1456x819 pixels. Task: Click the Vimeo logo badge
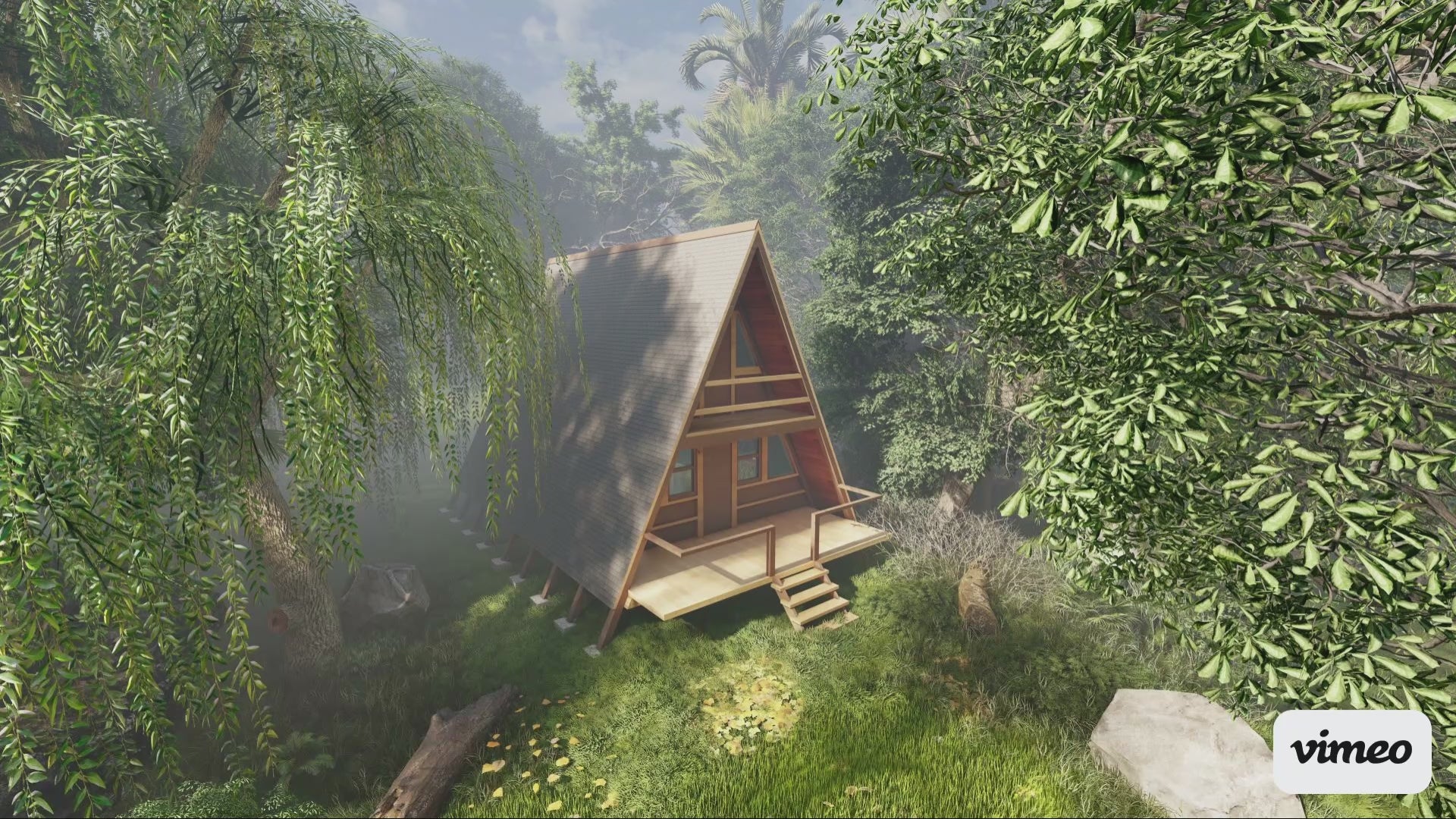click(1351, 751)
